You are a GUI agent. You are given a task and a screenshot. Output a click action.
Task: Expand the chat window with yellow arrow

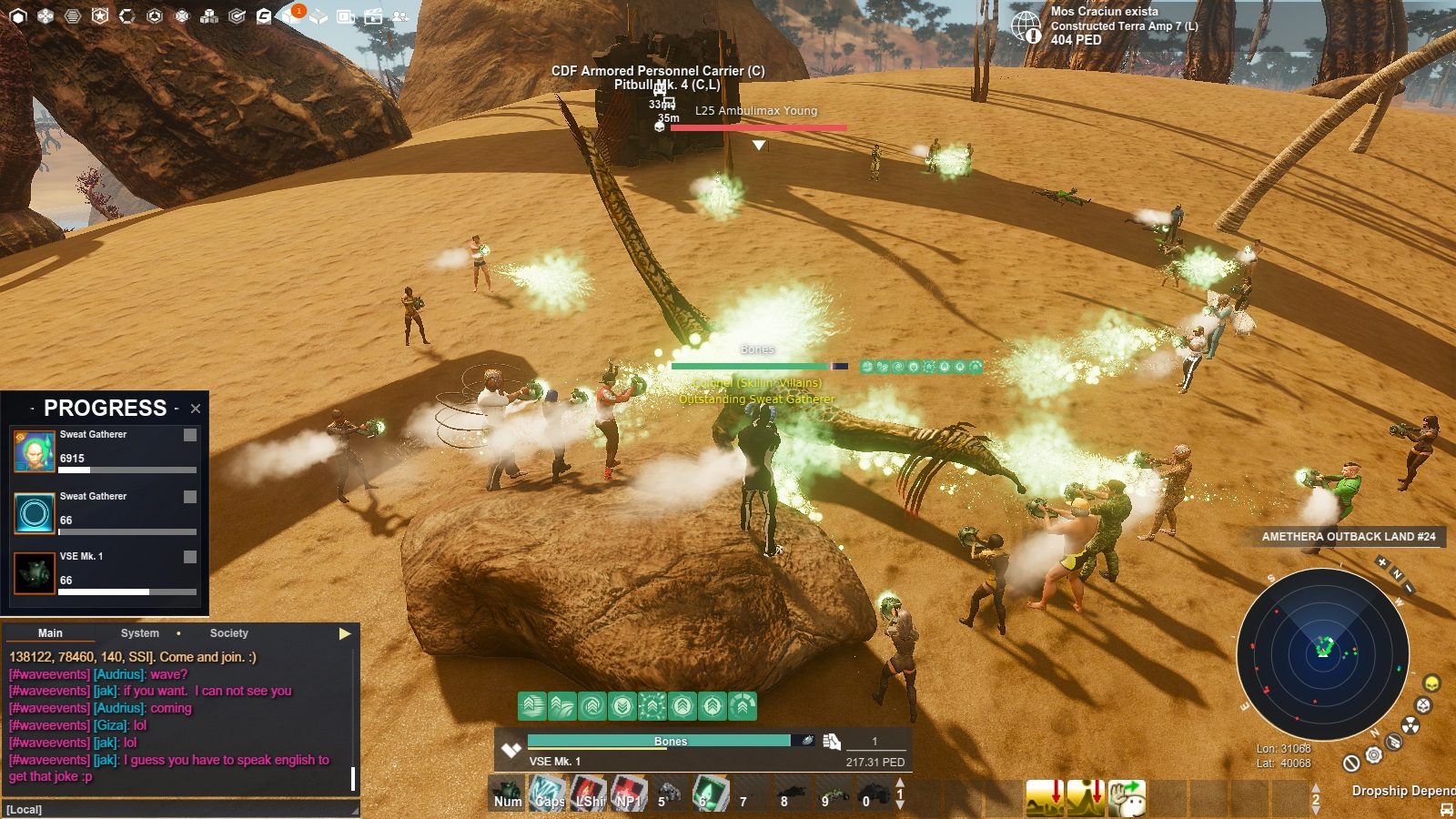pyautogui.click(x=345, y=635)
